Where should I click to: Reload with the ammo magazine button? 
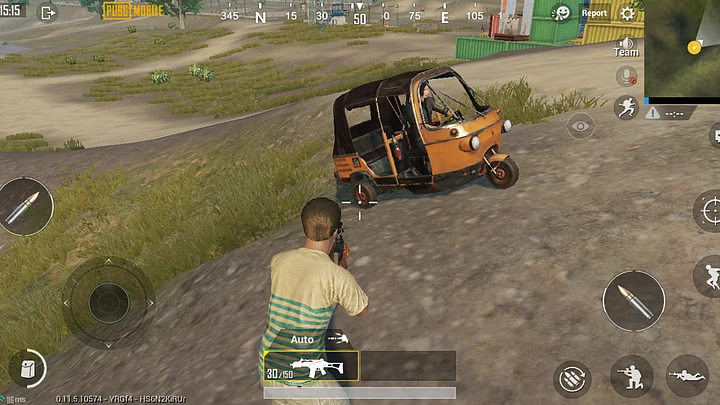(571, 378)
